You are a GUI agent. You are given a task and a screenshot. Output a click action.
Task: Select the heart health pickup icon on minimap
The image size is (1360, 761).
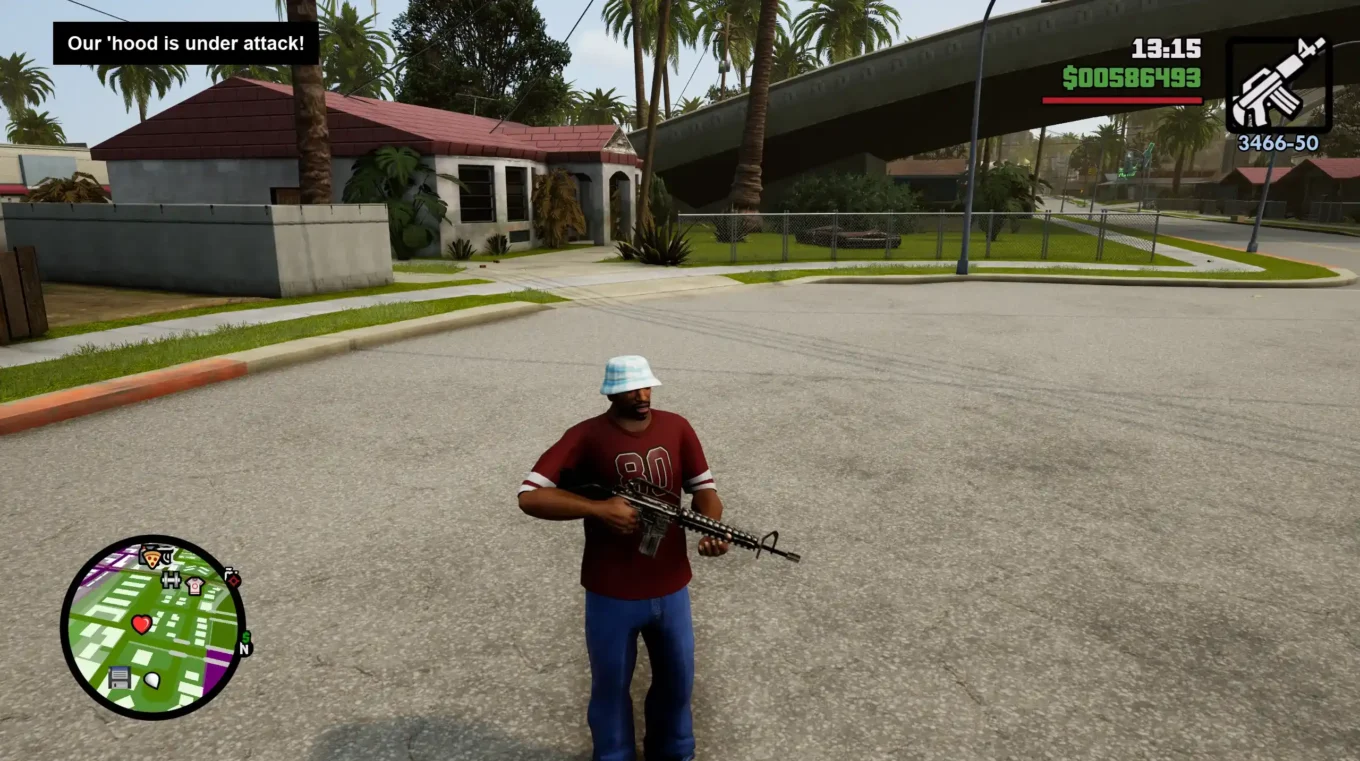point(141,623)
